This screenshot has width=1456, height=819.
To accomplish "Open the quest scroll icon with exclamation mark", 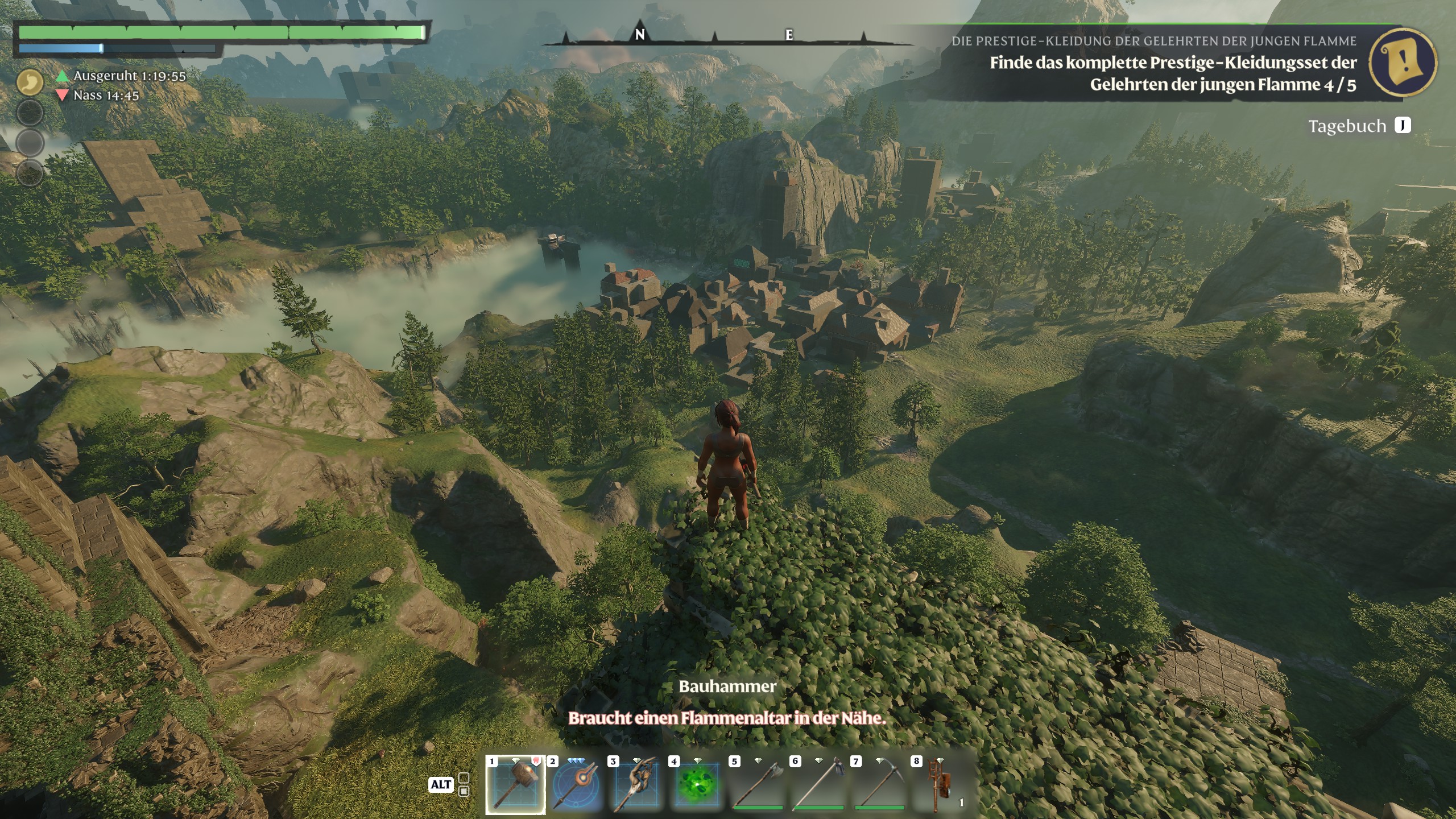I will point(1403,61).
